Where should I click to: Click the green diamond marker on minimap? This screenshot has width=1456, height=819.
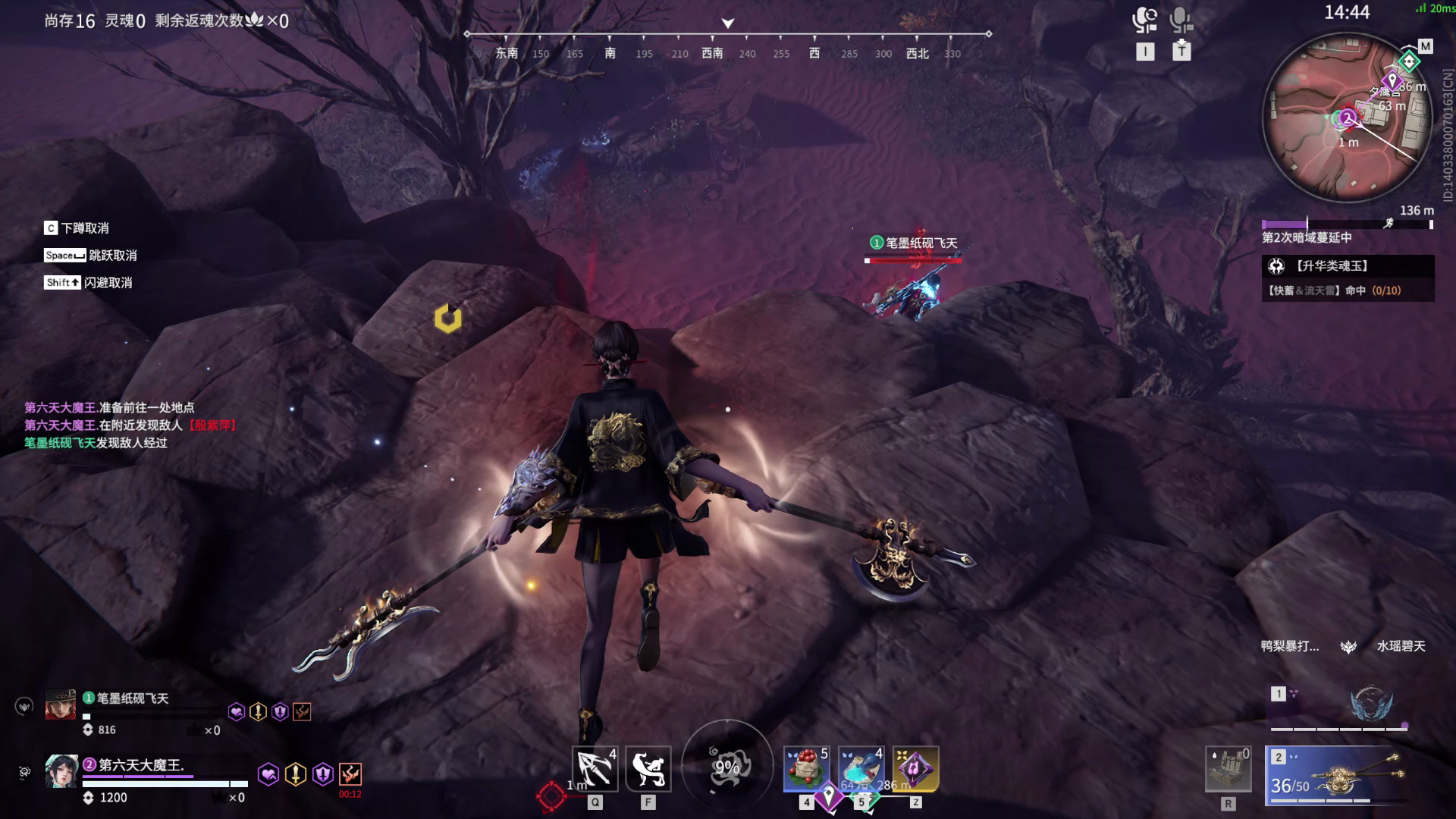pos(1409,61)
